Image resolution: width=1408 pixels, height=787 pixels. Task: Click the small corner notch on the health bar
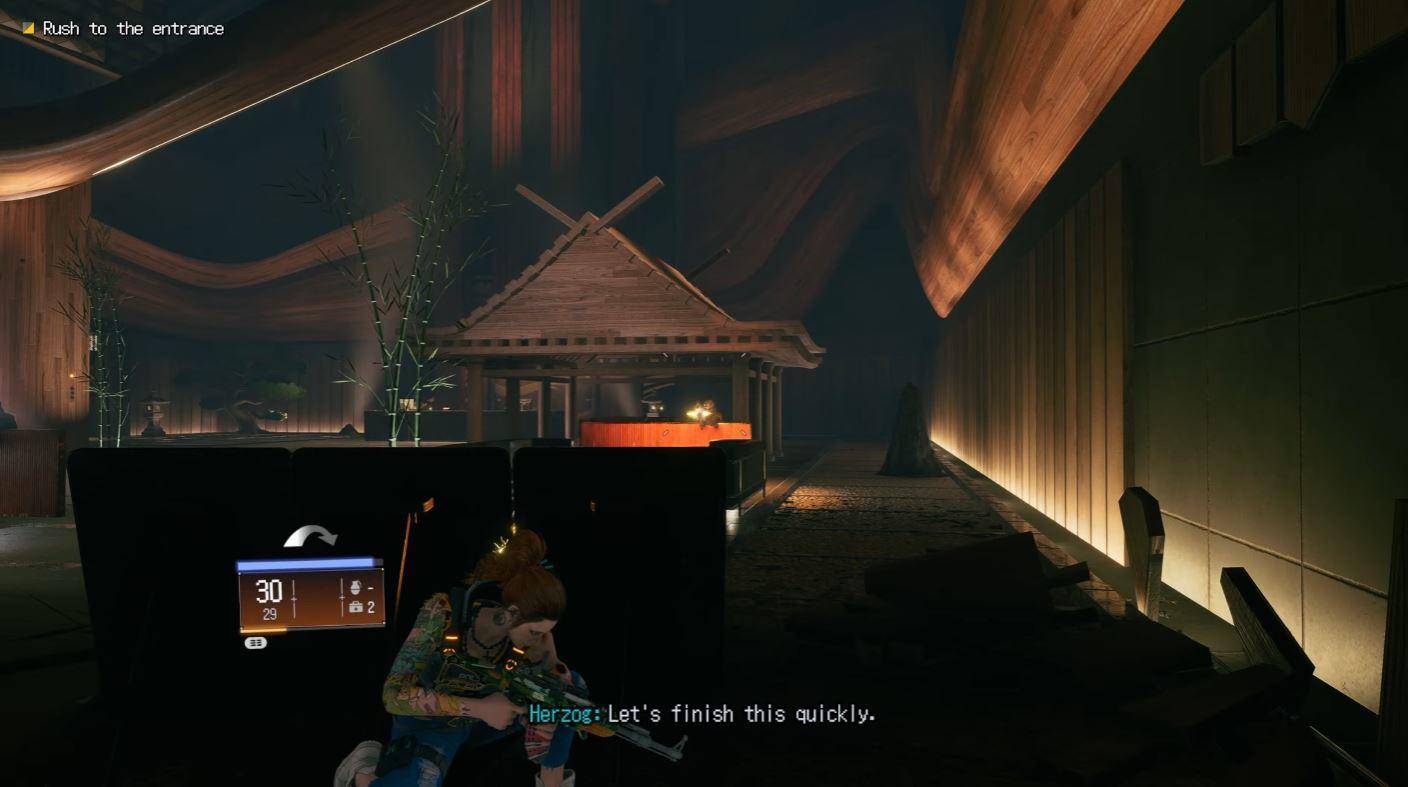tap(379, 560)
